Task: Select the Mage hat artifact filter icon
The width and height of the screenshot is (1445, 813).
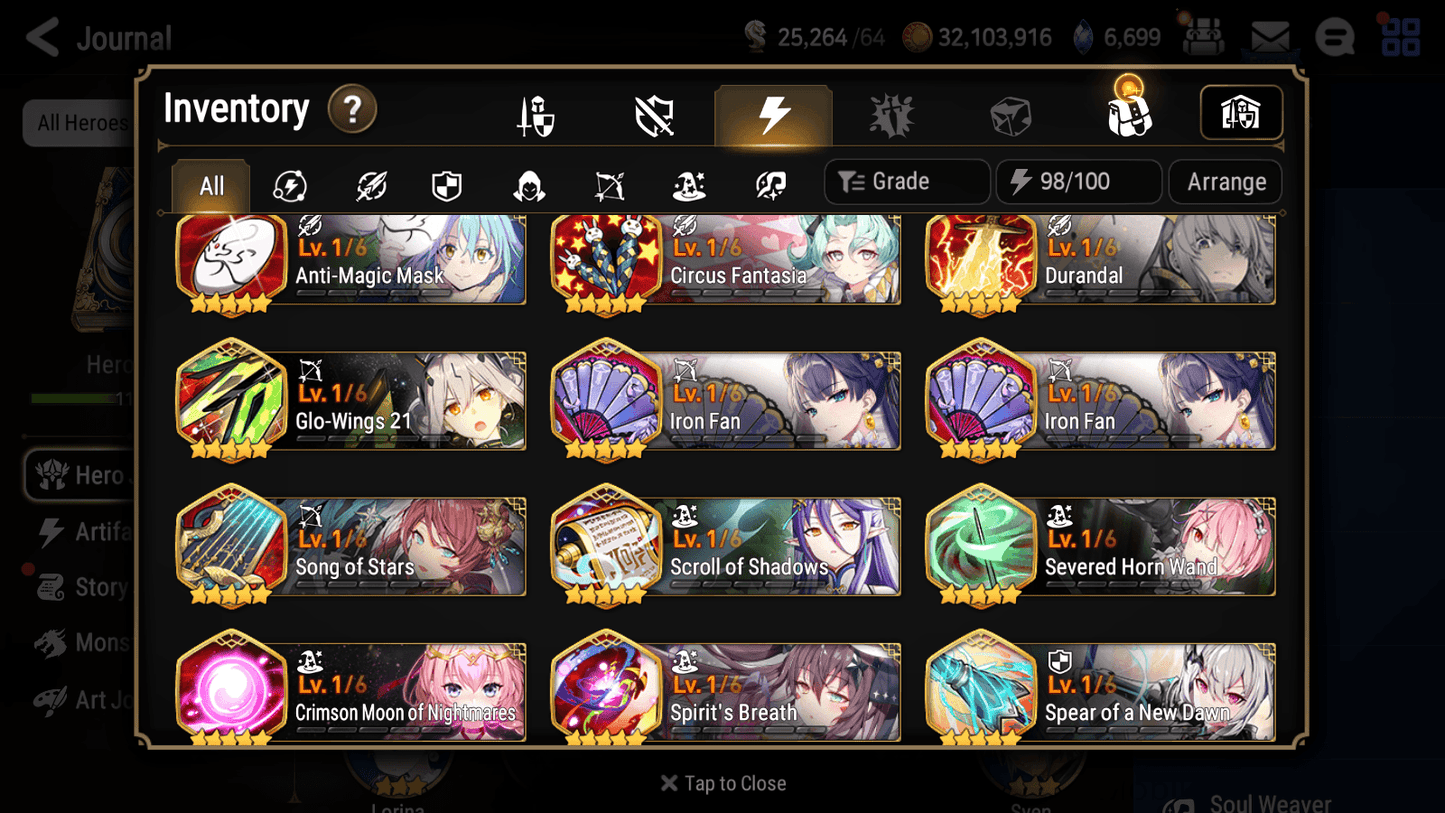Action: 688,182
